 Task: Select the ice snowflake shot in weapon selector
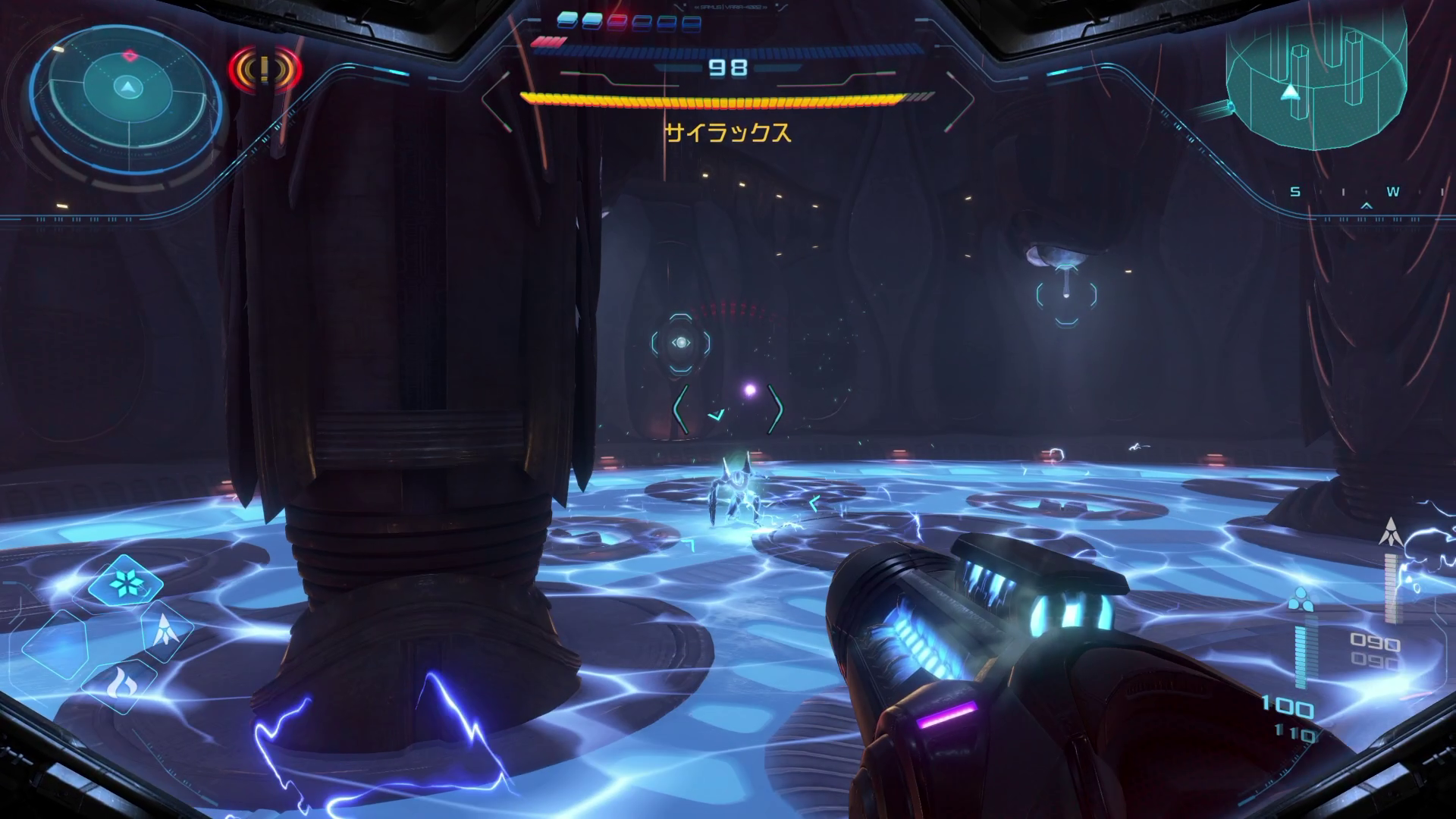point(125,582)
